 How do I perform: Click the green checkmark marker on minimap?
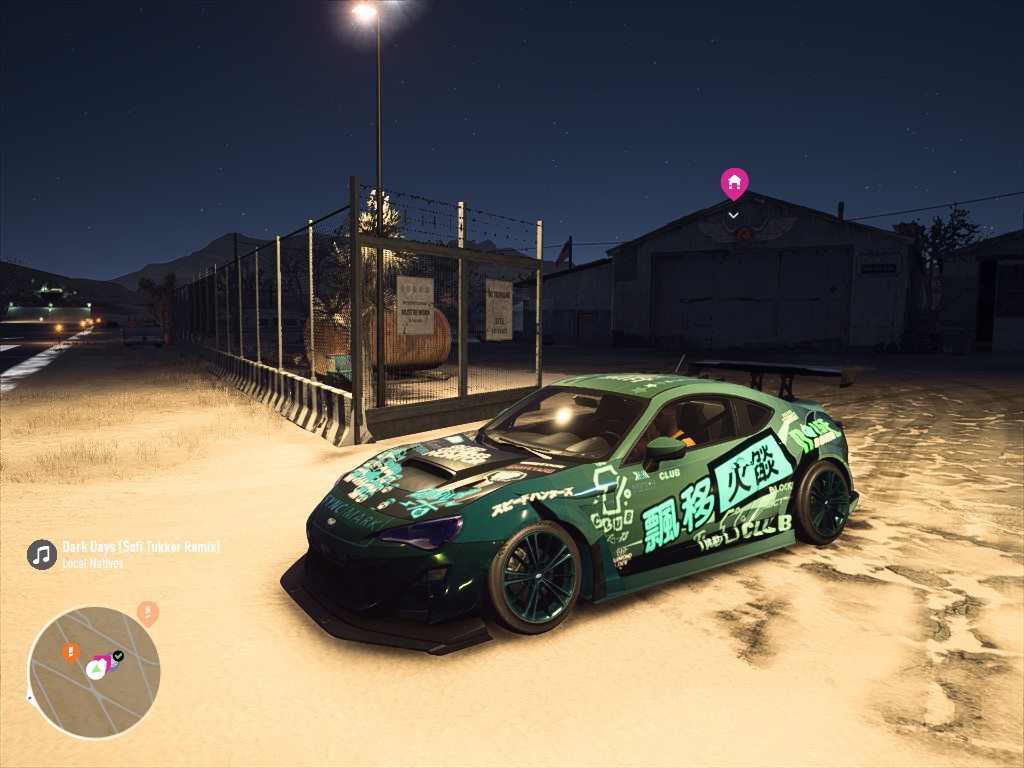pos(118,656)
